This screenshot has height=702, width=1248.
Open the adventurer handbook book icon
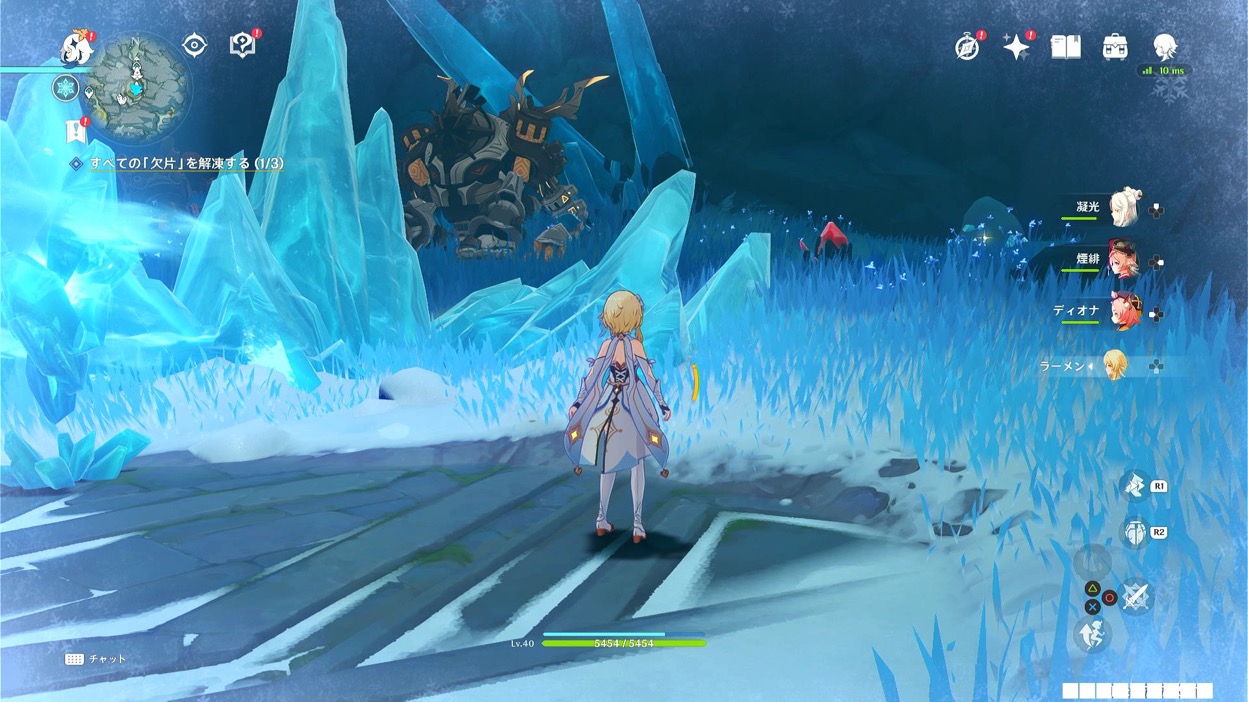1066,47
